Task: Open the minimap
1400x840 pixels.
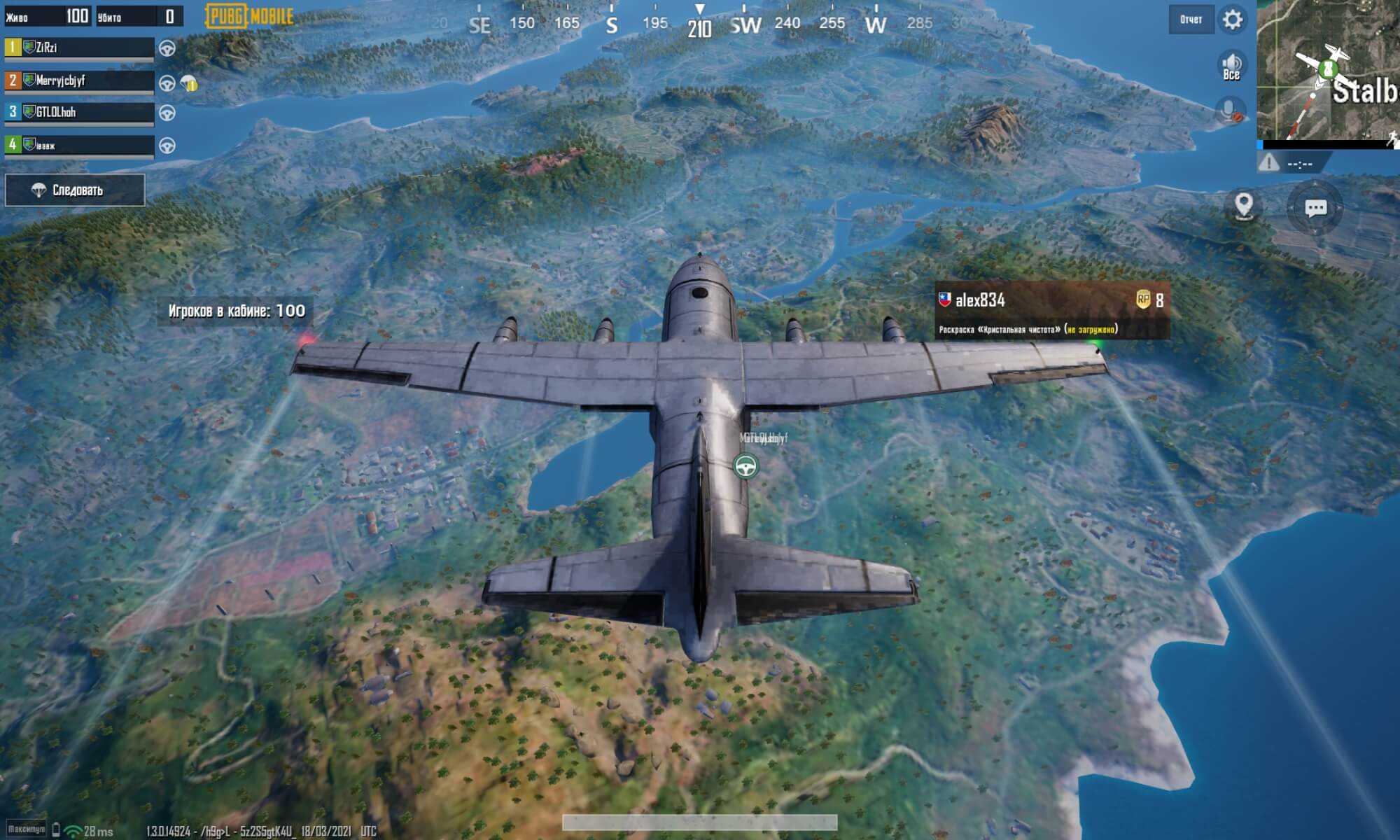Action: tap(1328, 70)
